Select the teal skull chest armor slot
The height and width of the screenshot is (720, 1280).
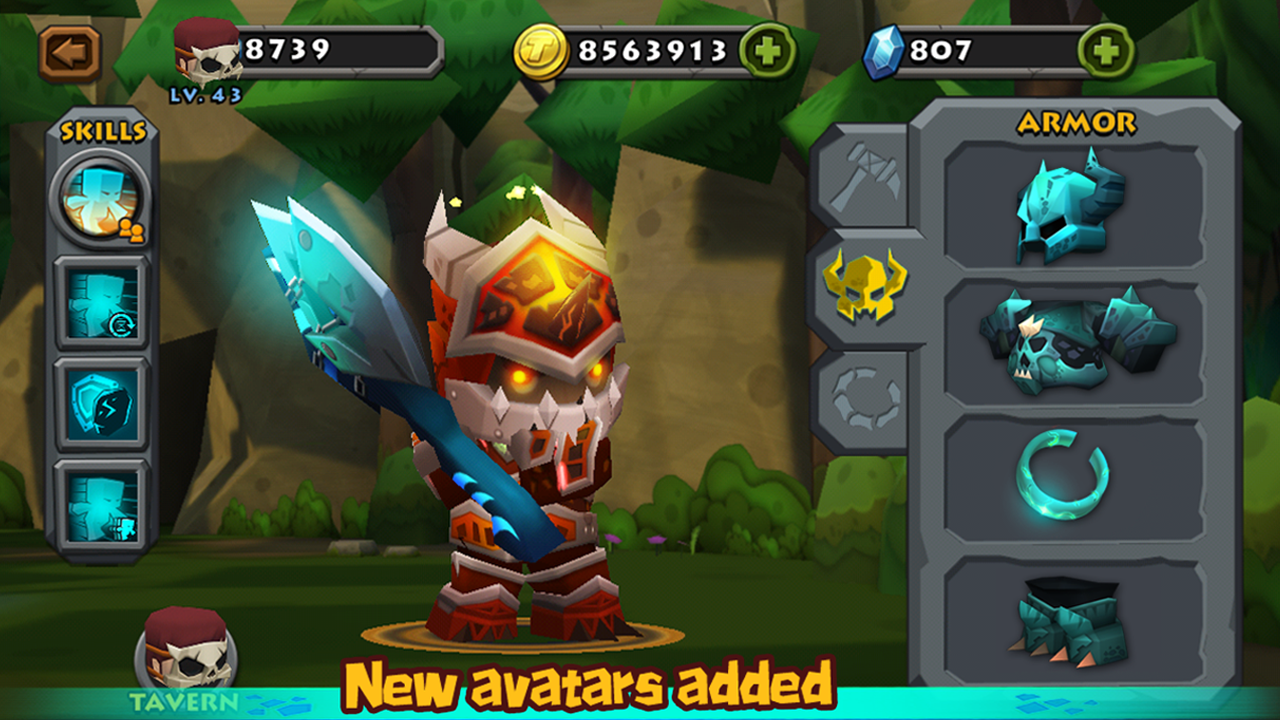pyautogui.click(x=1074, y=342)
